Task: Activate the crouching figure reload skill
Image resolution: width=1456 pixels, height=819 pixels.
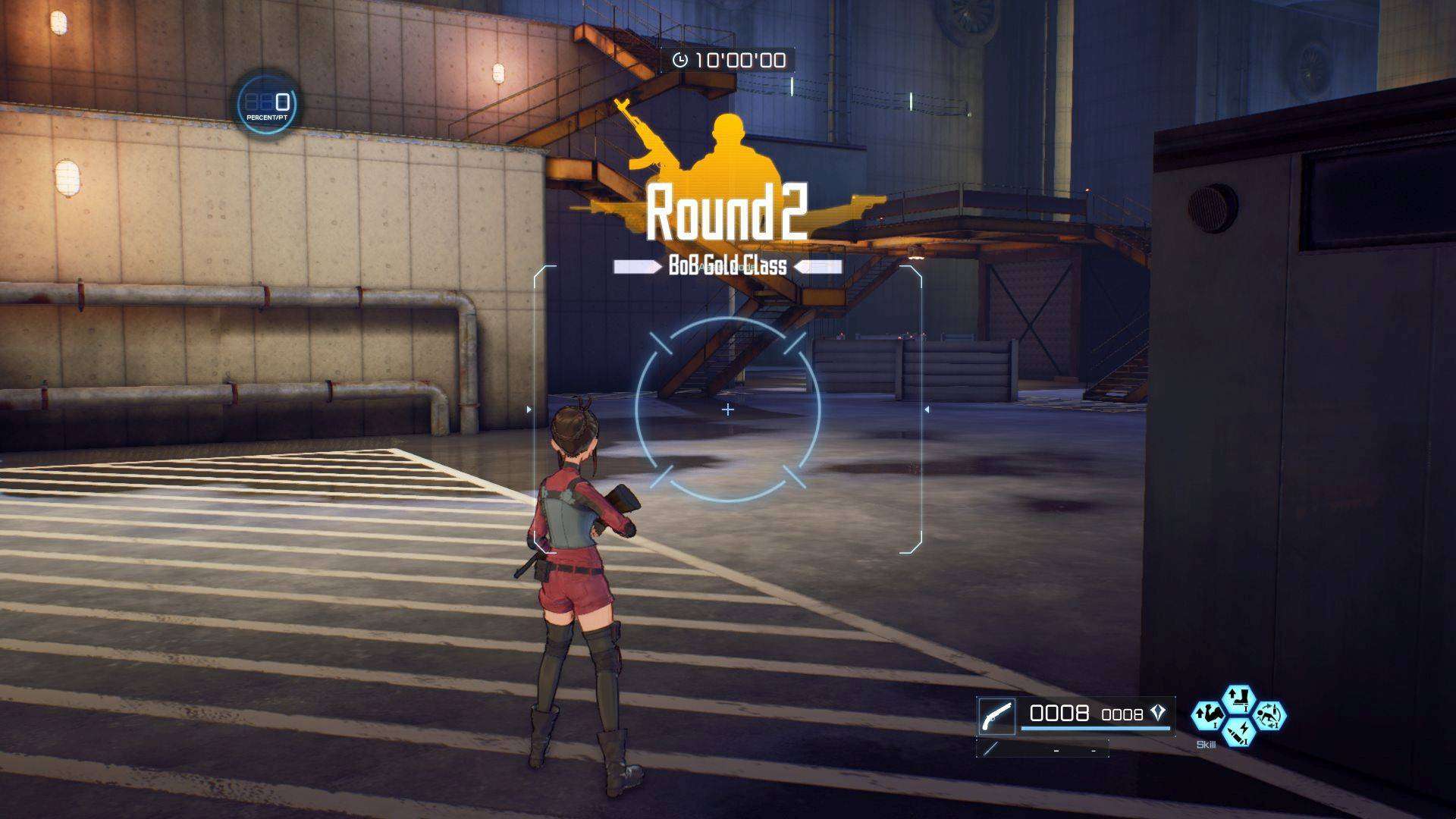Action: (x=1269, y=715)
